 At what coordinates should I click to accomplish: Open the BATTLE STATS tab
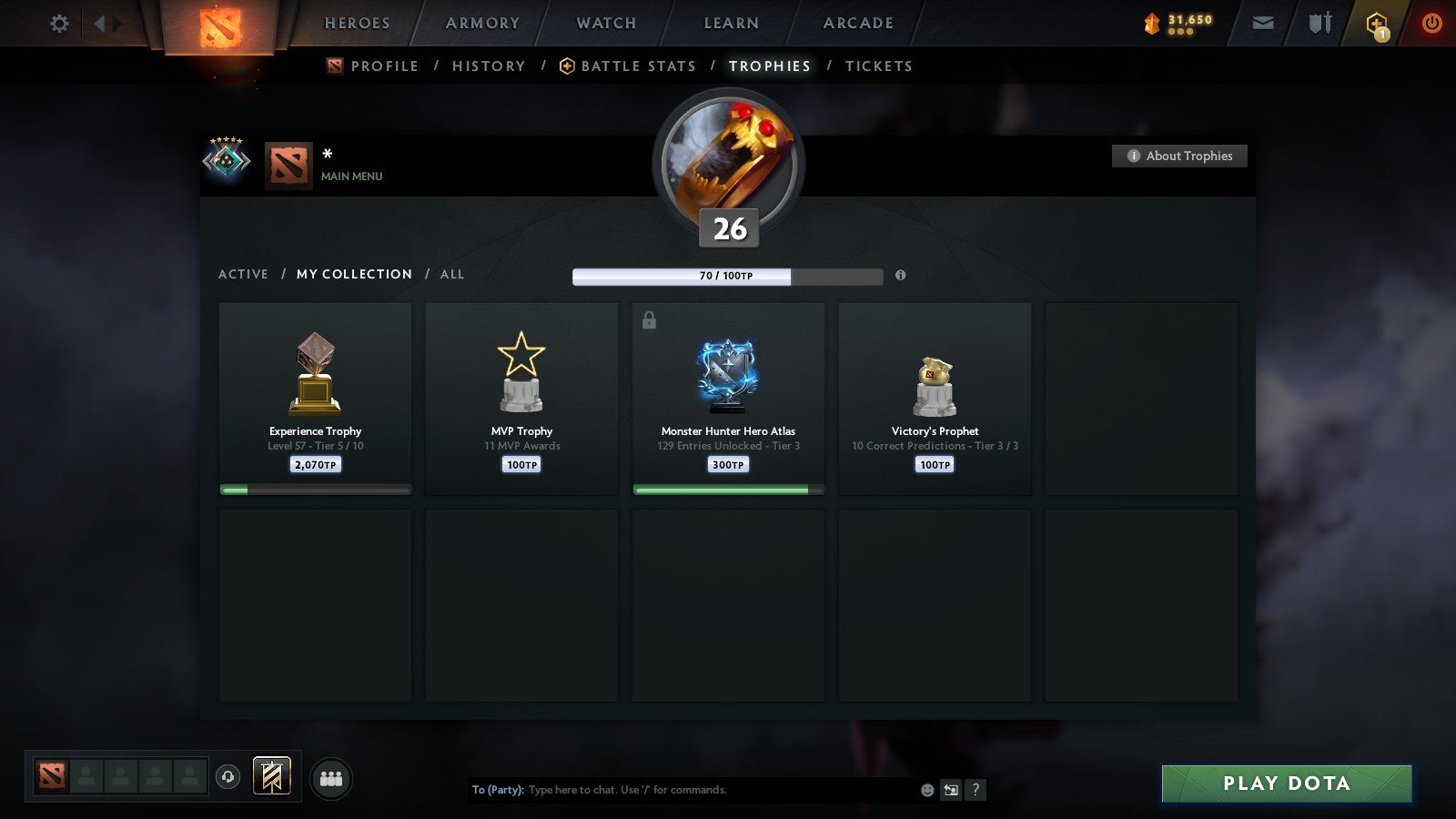[x=638, y=66]
